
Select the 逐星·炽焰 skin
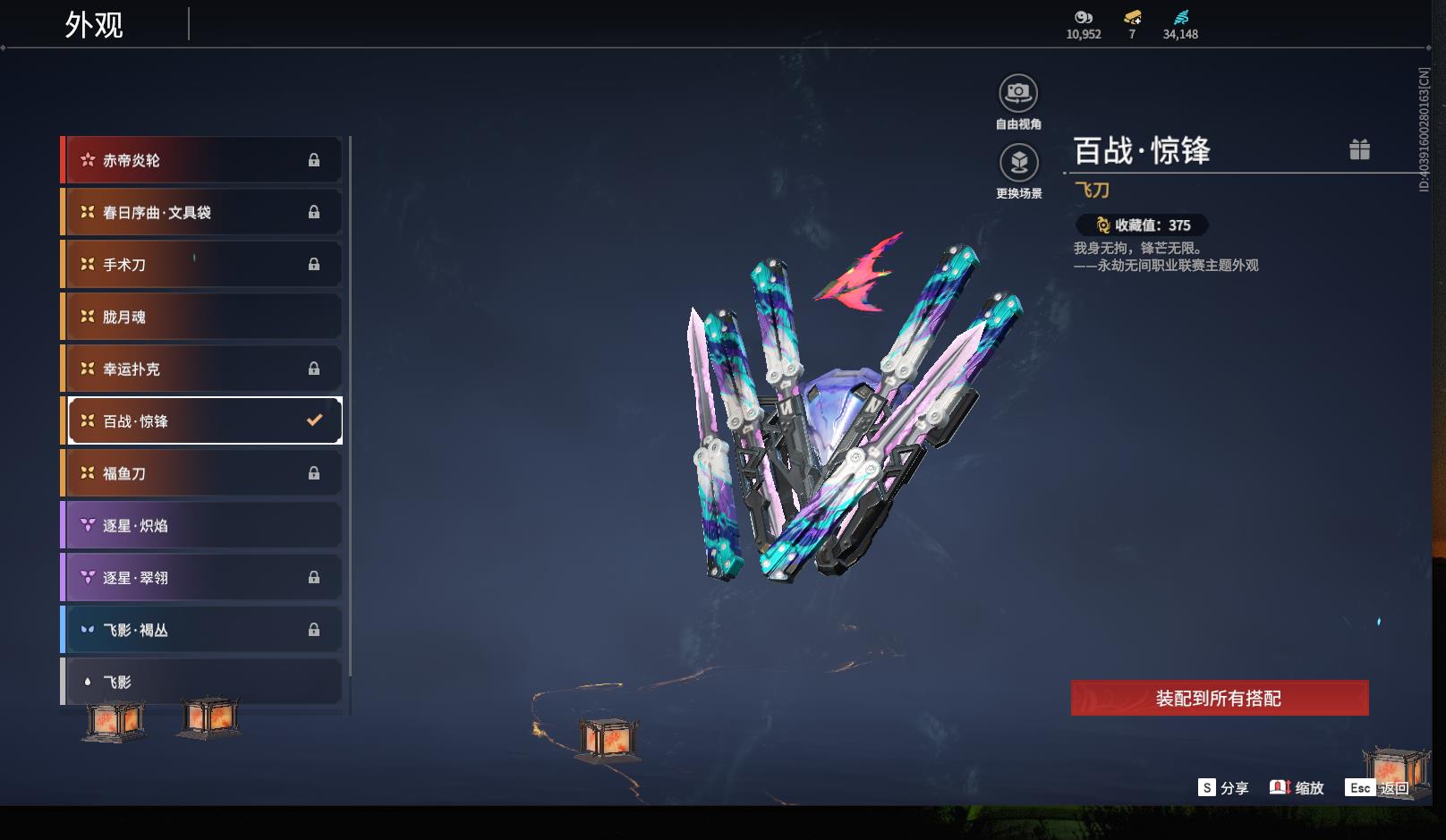tap(203, 525)
